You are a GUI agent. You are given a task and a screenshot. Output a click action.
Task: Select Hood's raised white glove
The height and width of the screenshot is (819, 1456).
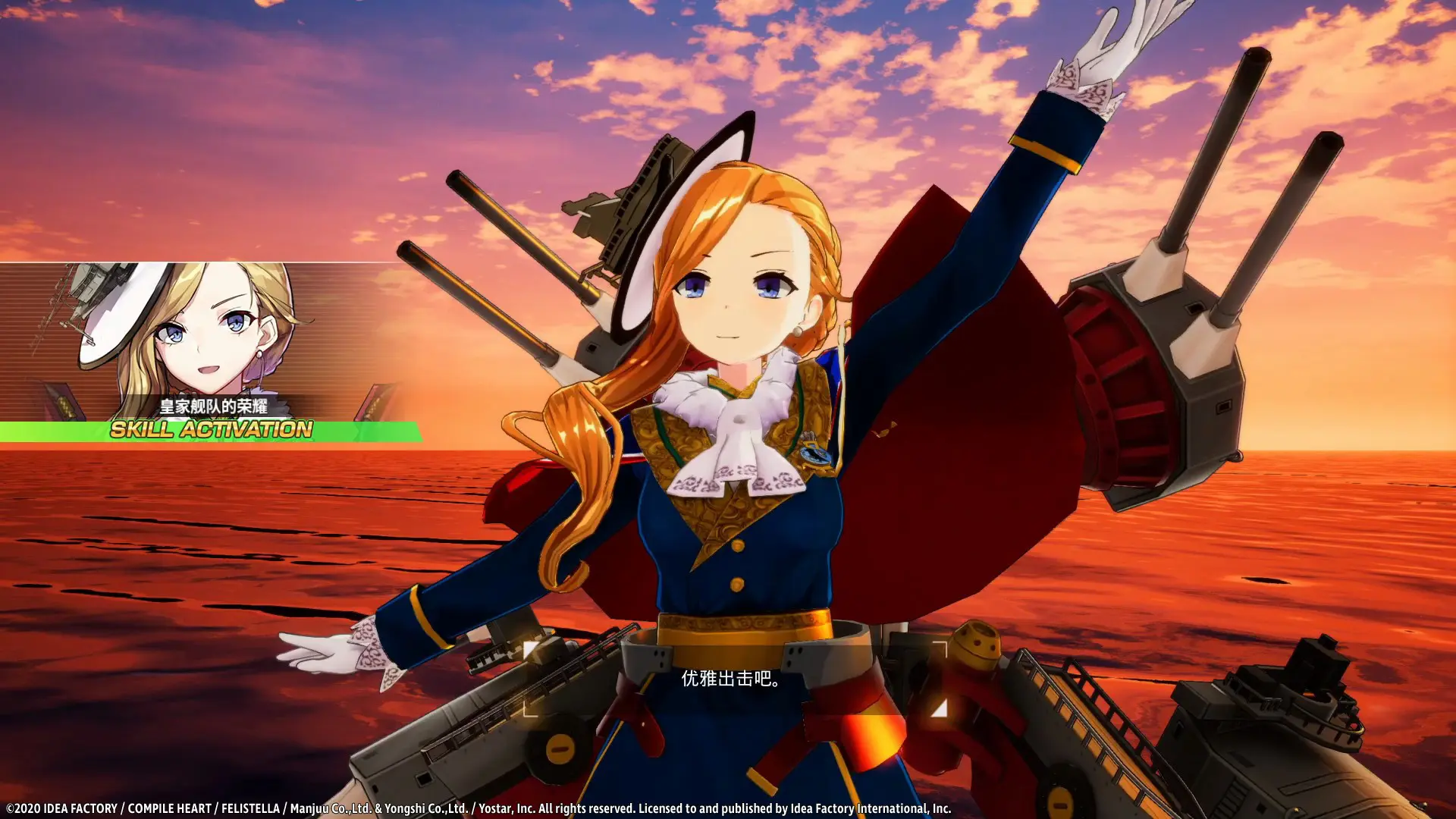[x=1092, y=45]
